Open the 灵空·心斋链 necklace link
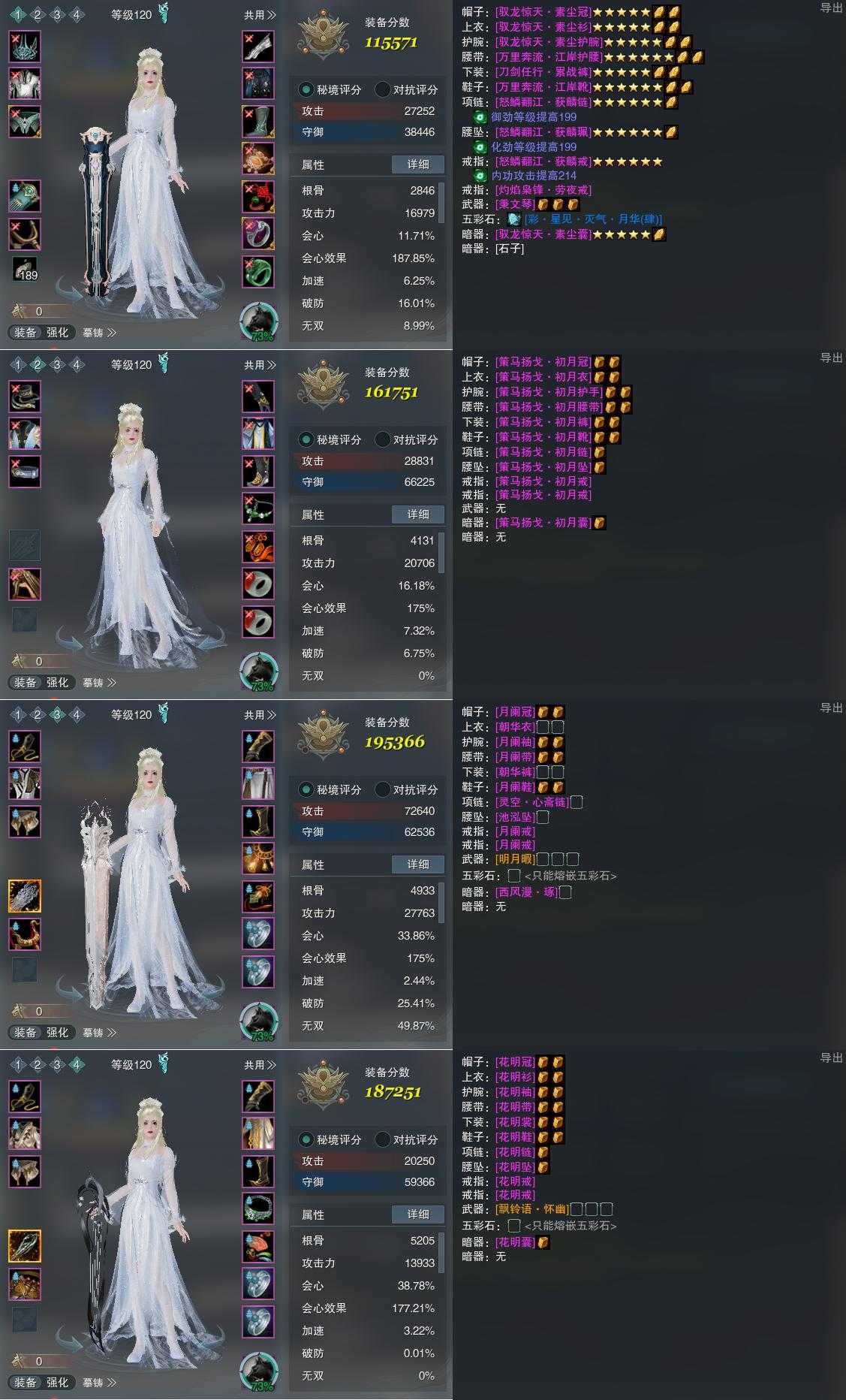 (531, 802)
